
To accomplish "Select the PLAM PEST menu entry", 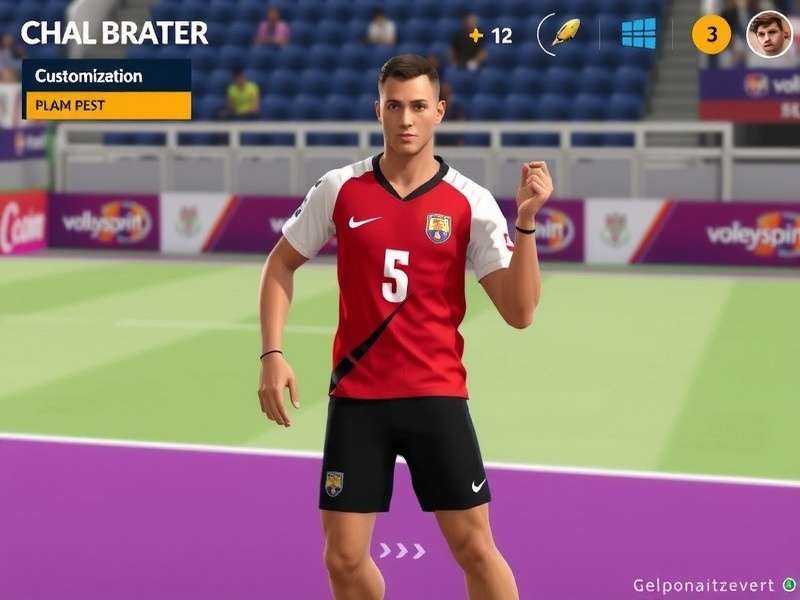I will 108,105.
